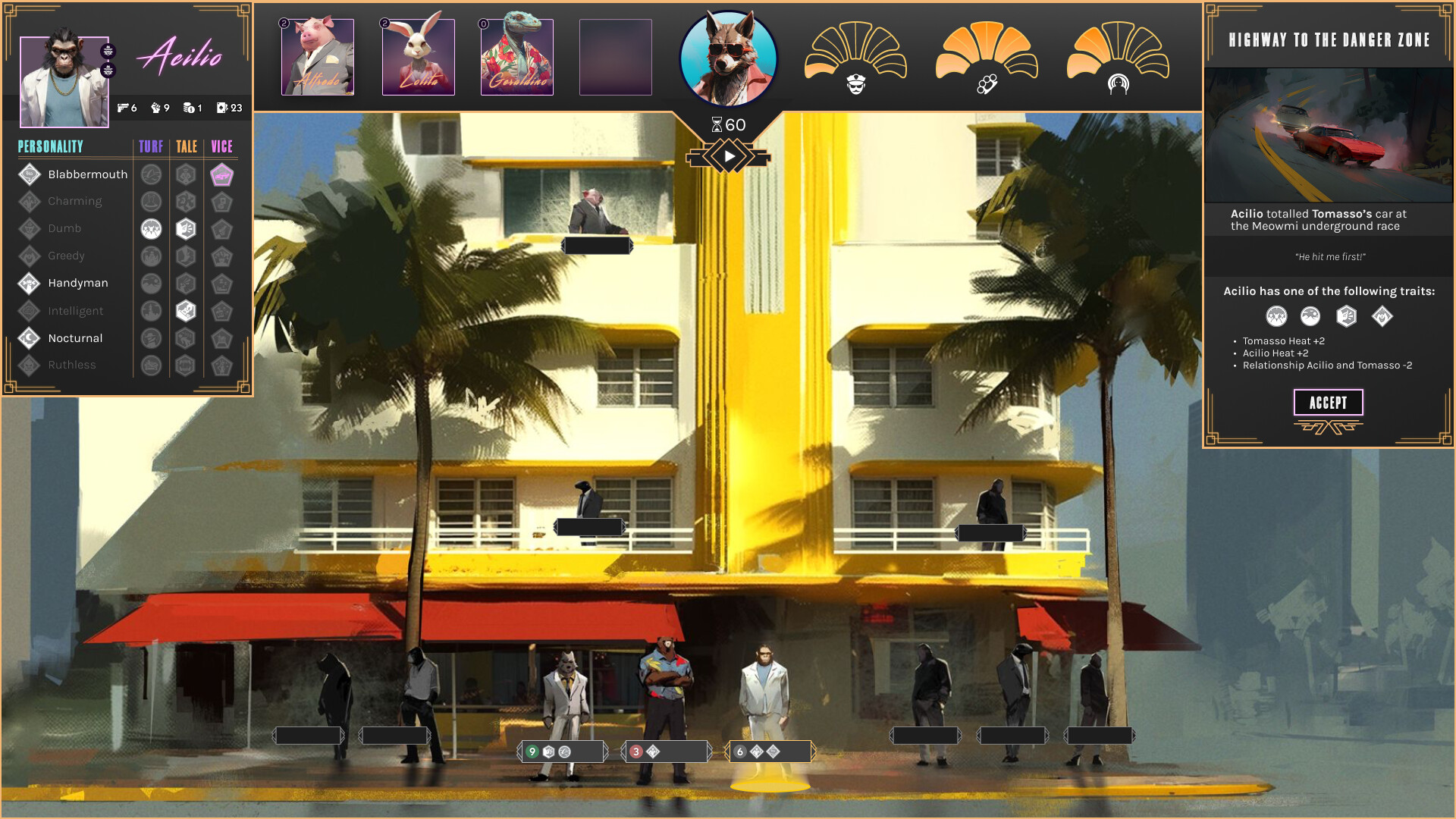Toggle the Nocturnal personality trait
Screen dimensions: 1456x819
pyautogui.click(x=75, y=338)
